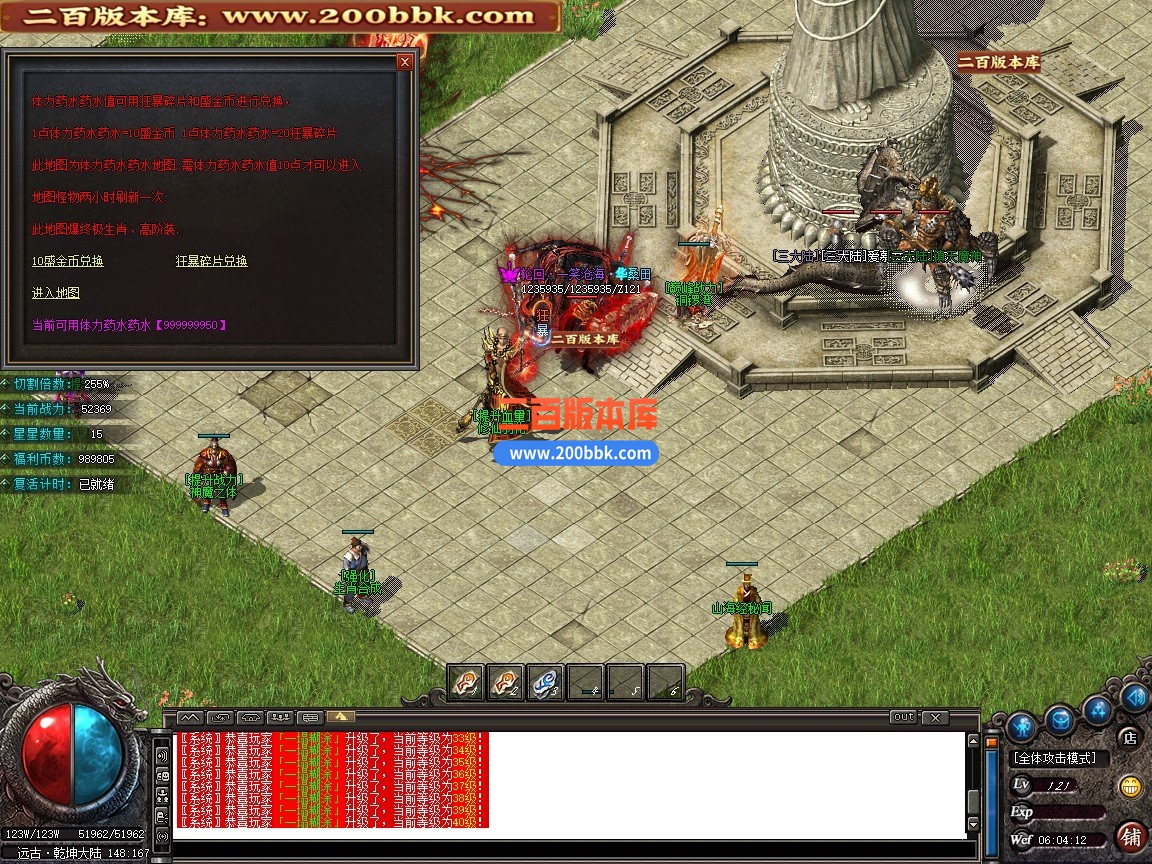Viewport: 1152px width, 864px height.
Task: Select the 狂暴碎片兑换 exchange link
Action: pyautogui.click(x=211, y=261)
